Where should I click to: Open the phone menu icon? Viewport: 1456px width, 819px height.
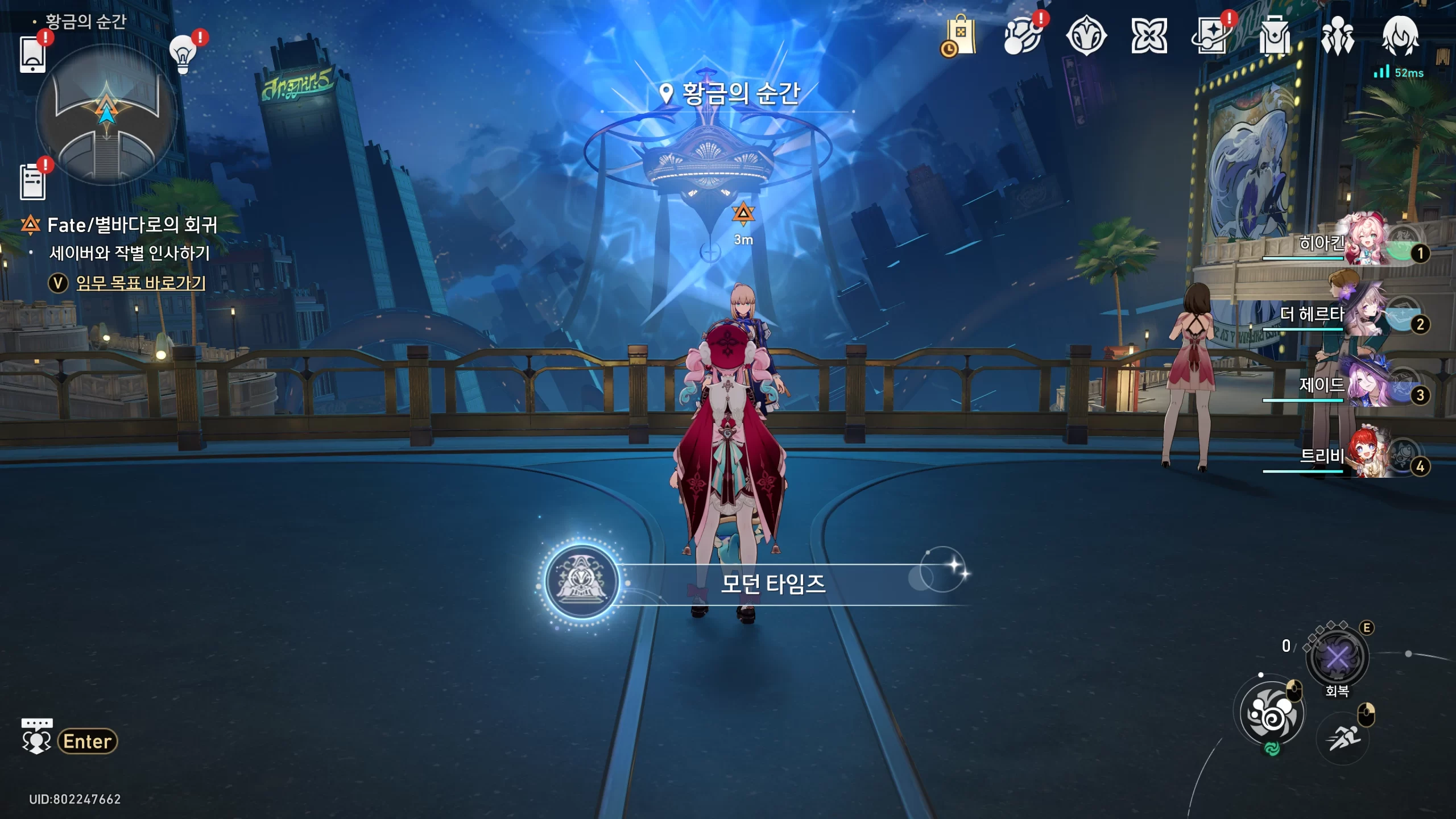[x=32, y=55]
